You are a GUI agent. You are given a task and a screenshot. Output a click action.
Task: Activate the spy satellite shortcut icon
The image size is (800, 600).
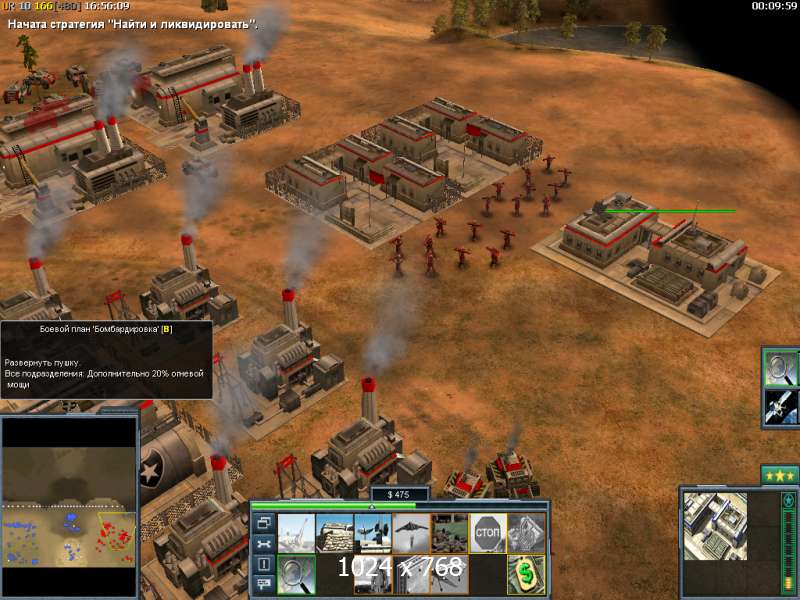pyautogui.click(x=780, y=407)
